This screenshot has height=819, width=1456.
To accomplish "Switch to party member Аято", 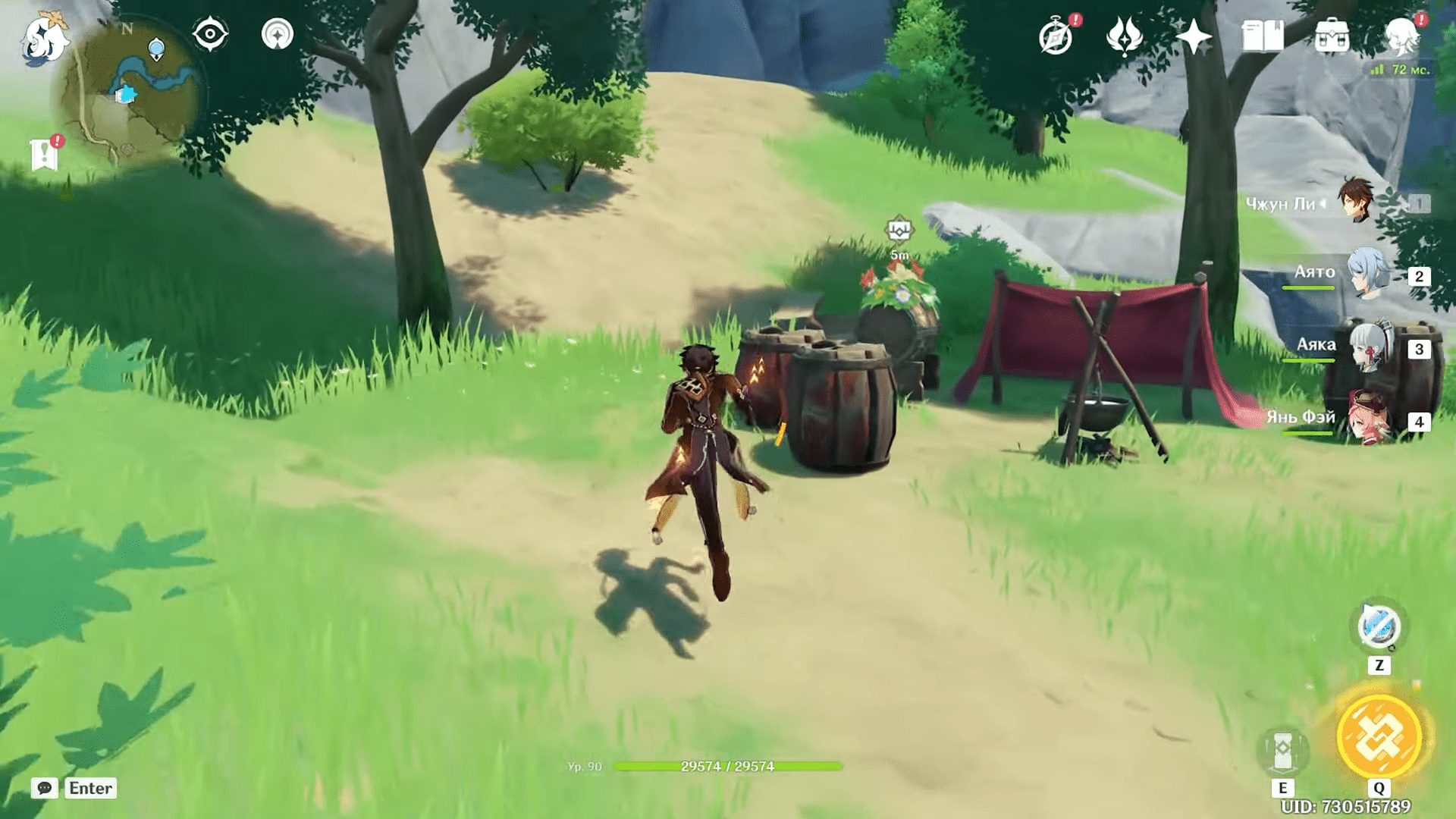I will point(1369,275).
